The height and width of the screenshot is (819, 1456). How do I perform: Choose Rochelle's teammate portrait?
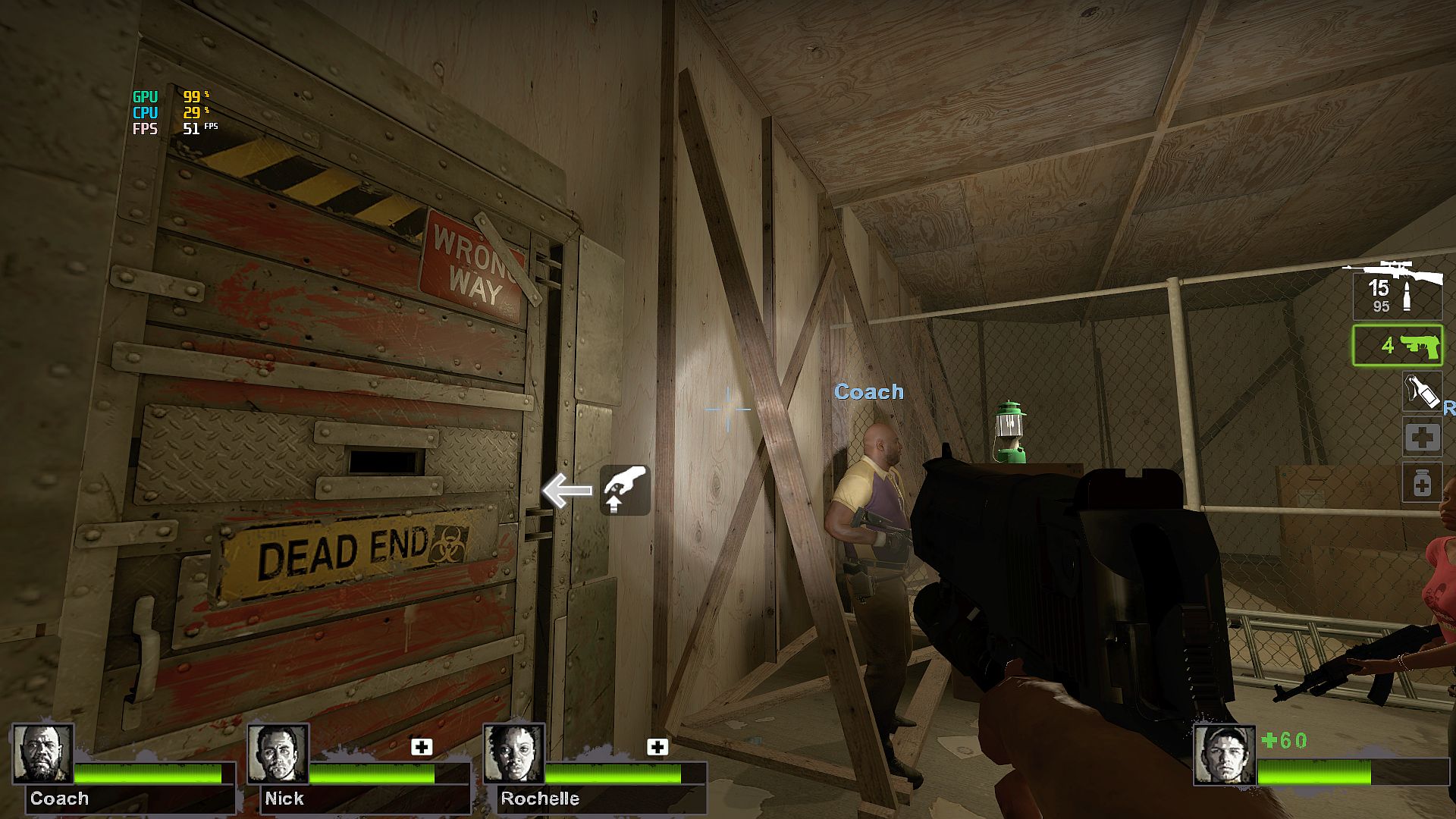pyautogui.click(x=514, y=754)
